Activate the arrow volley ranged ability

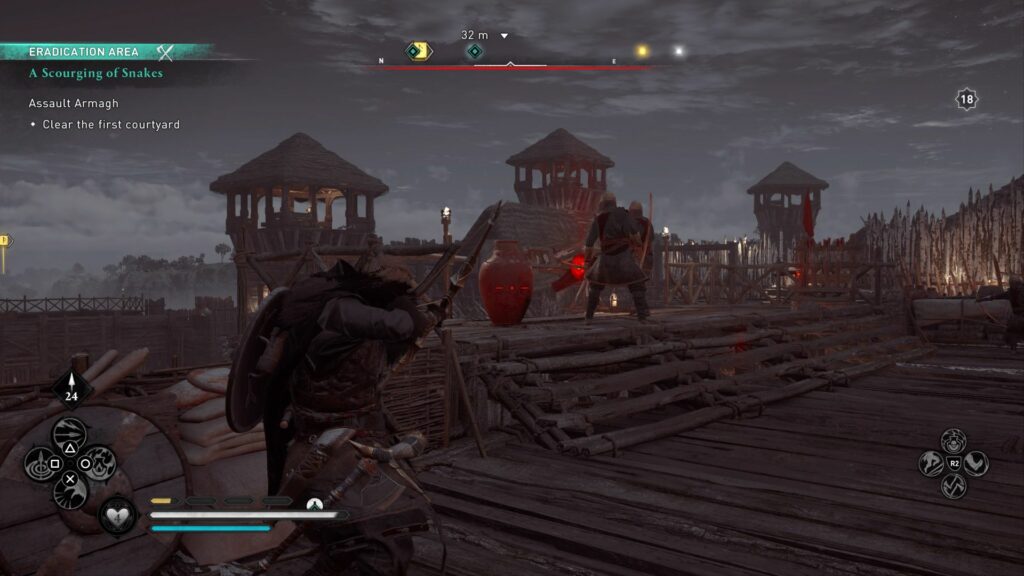coord(69,433)
